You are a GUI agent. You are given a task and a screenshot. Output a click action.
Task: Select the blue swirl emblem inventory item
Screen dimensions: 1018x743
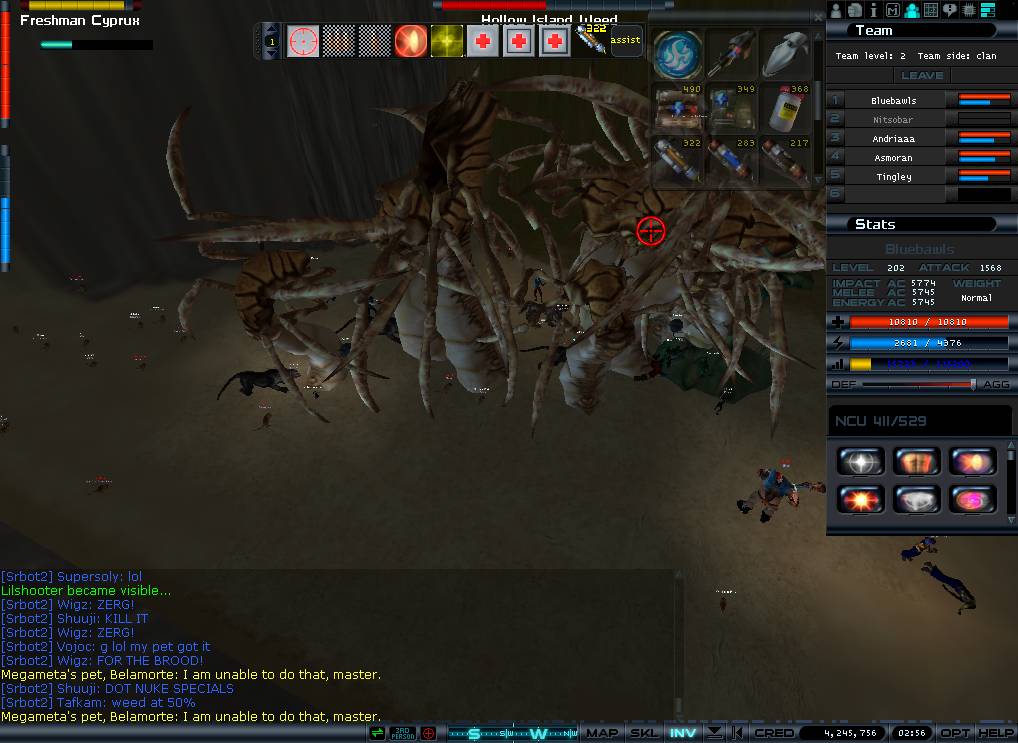[x=676, y=53]
